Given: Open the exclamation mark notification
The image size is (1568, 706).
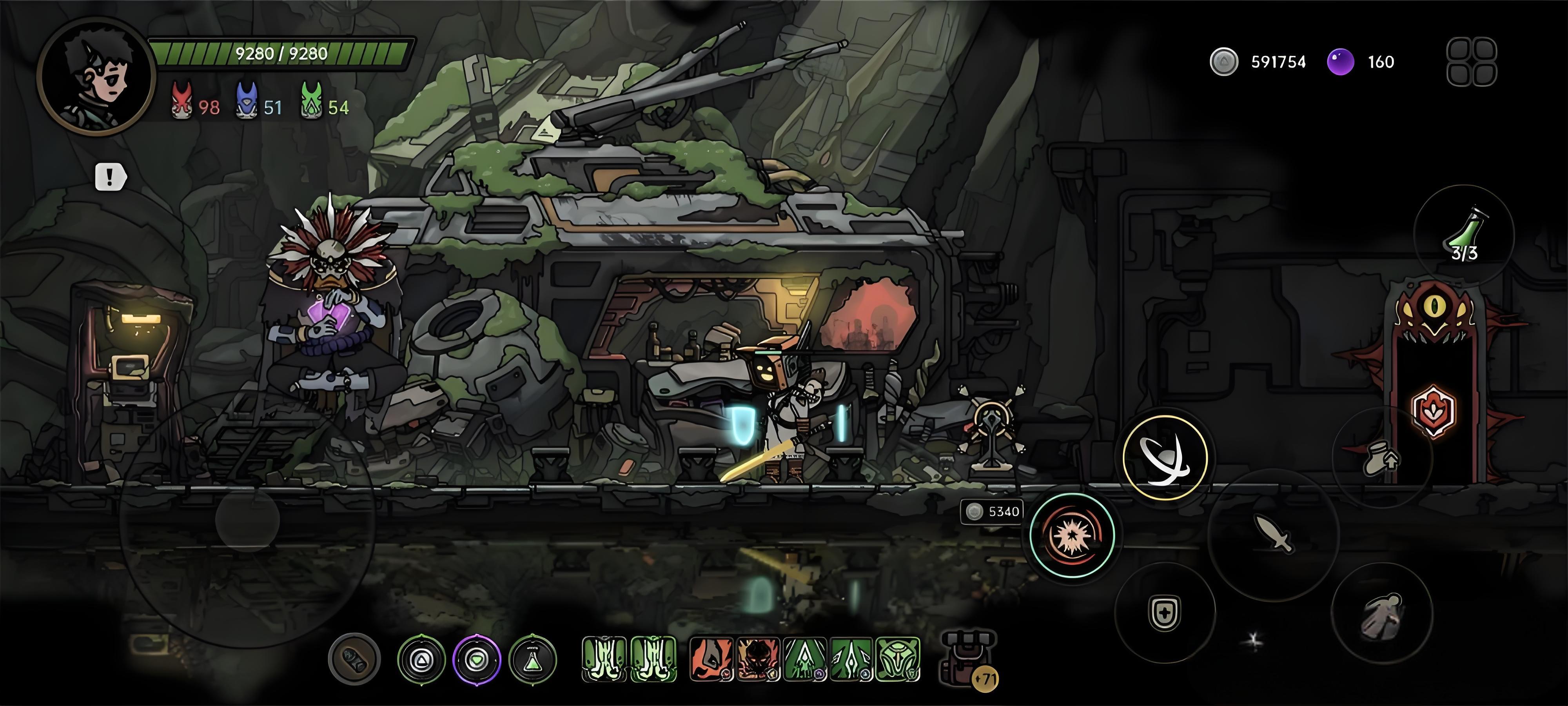Looking at the screenshot, I should 111,177.
